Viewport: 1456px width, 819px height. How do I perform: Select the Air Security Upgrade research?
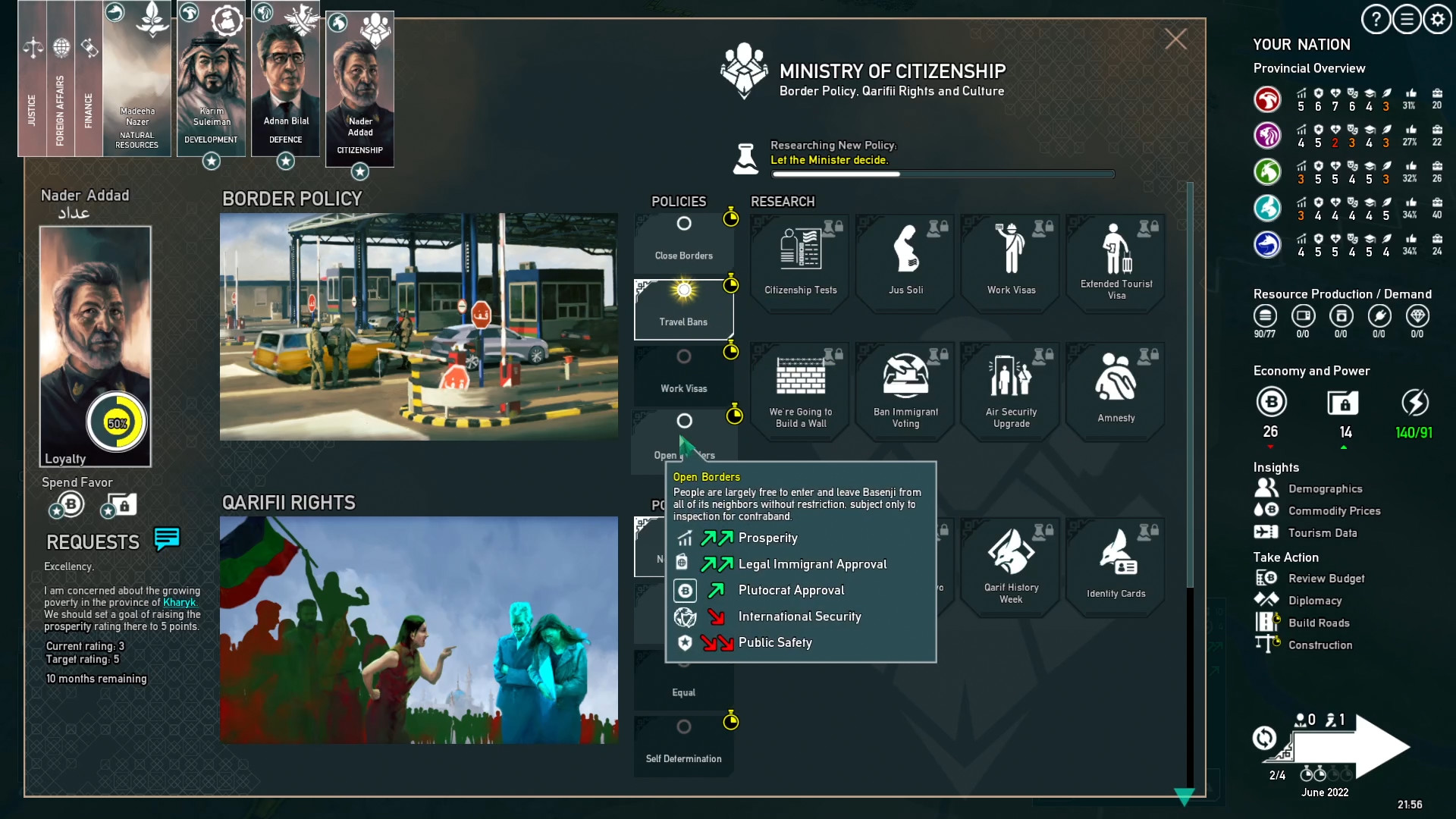1010,391
